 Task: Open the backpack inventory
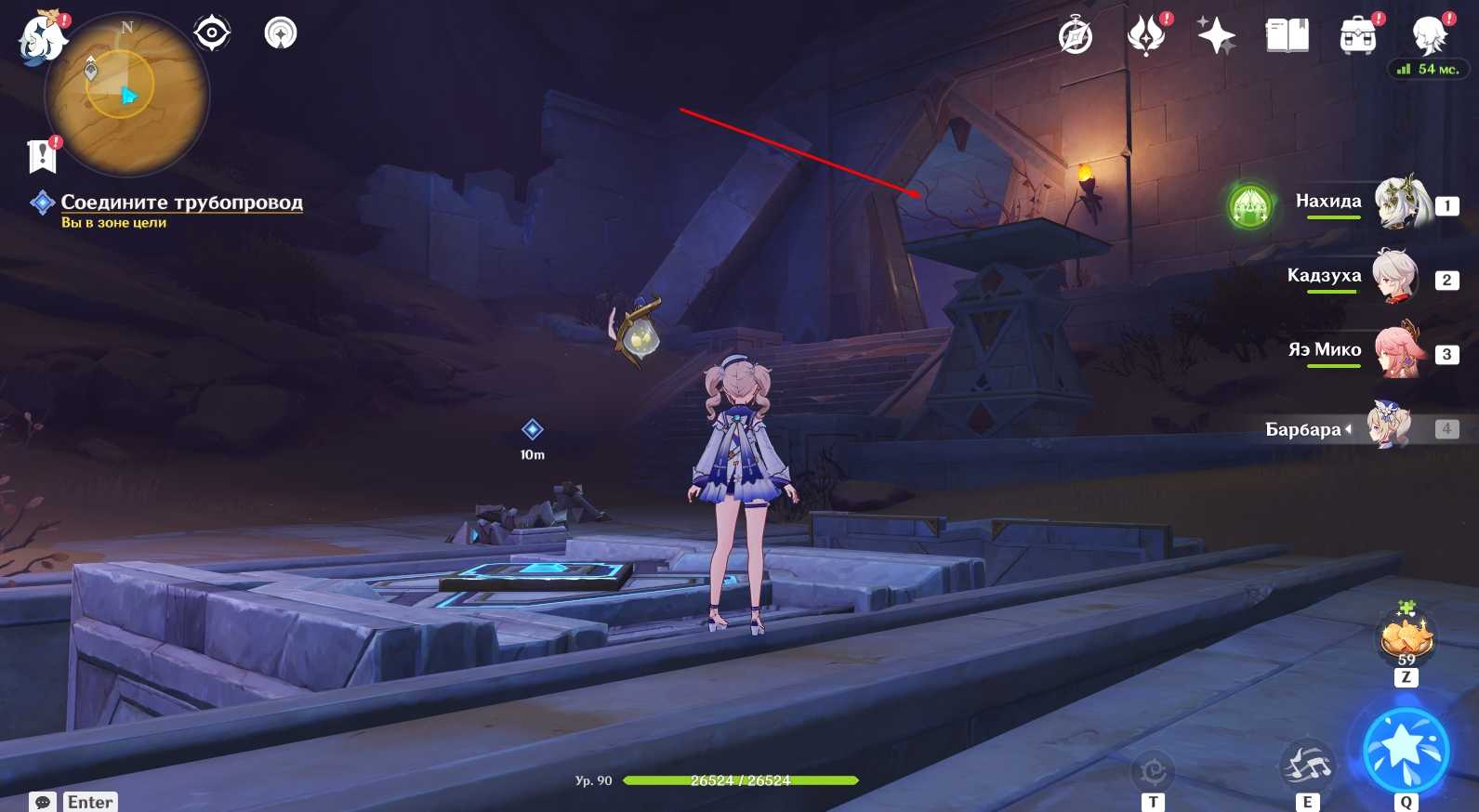point(1357,36)
